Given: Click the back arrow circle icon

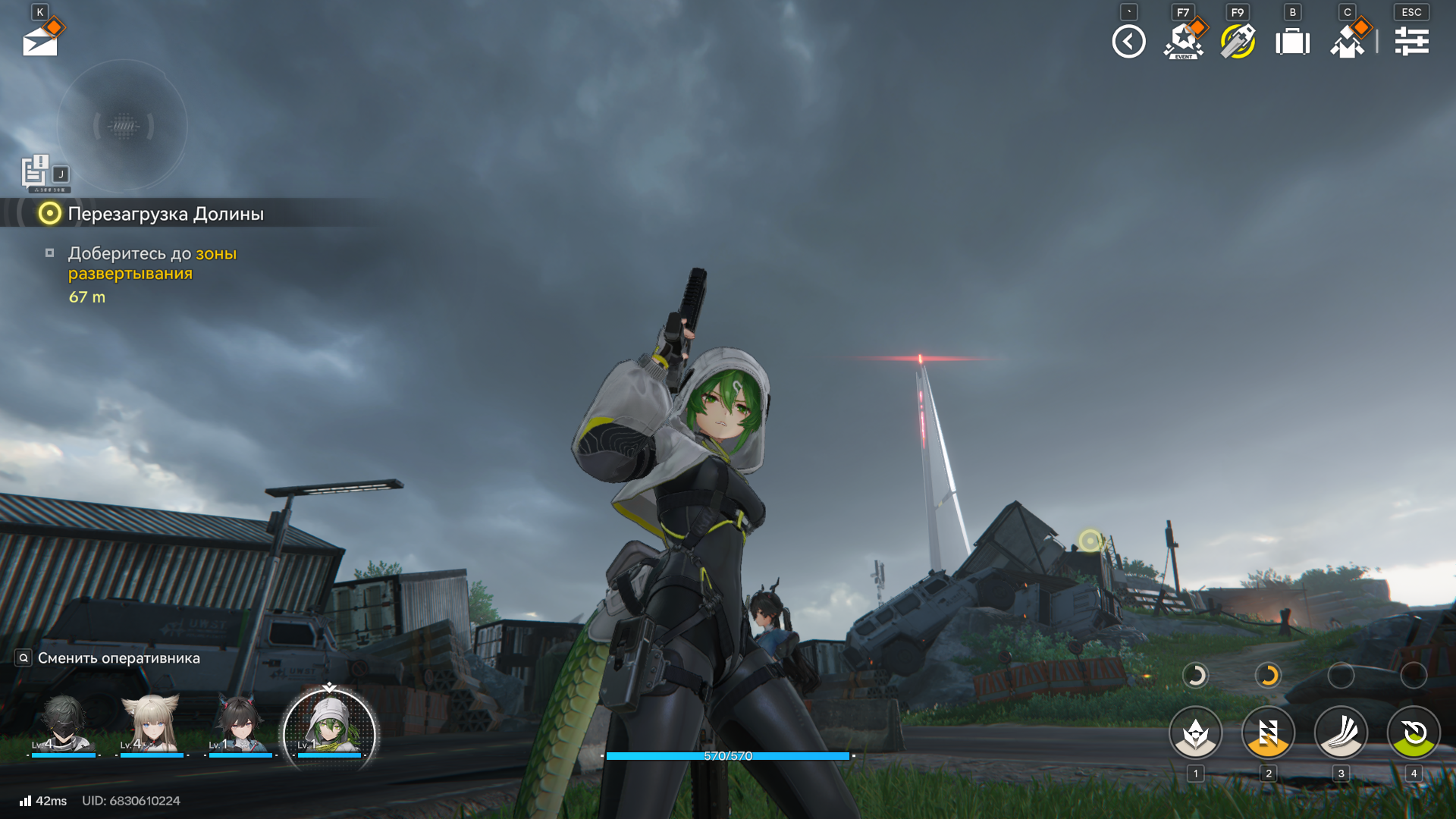Looking at the screenshot, I should pyautogui.click(x=1128, y=42).
